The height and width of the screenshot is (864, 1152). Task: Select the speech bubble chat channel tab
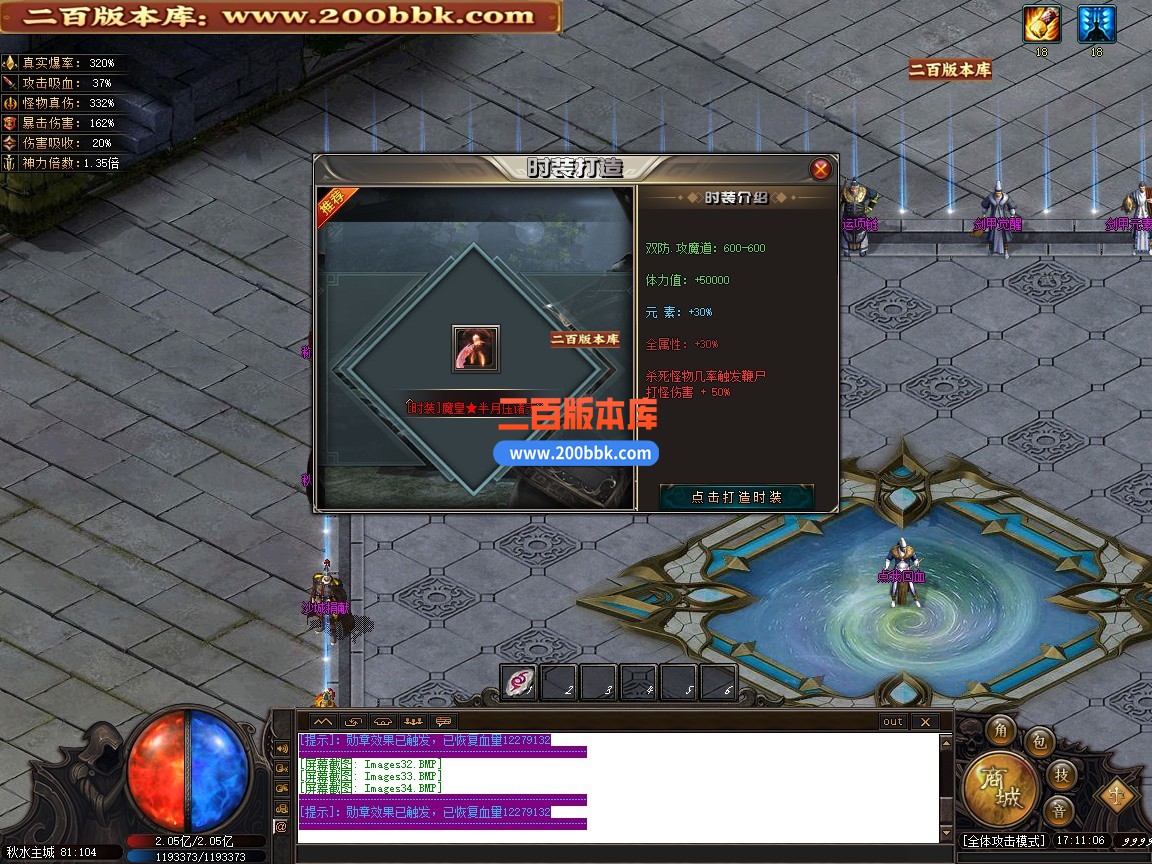click(x=443, y=721)
